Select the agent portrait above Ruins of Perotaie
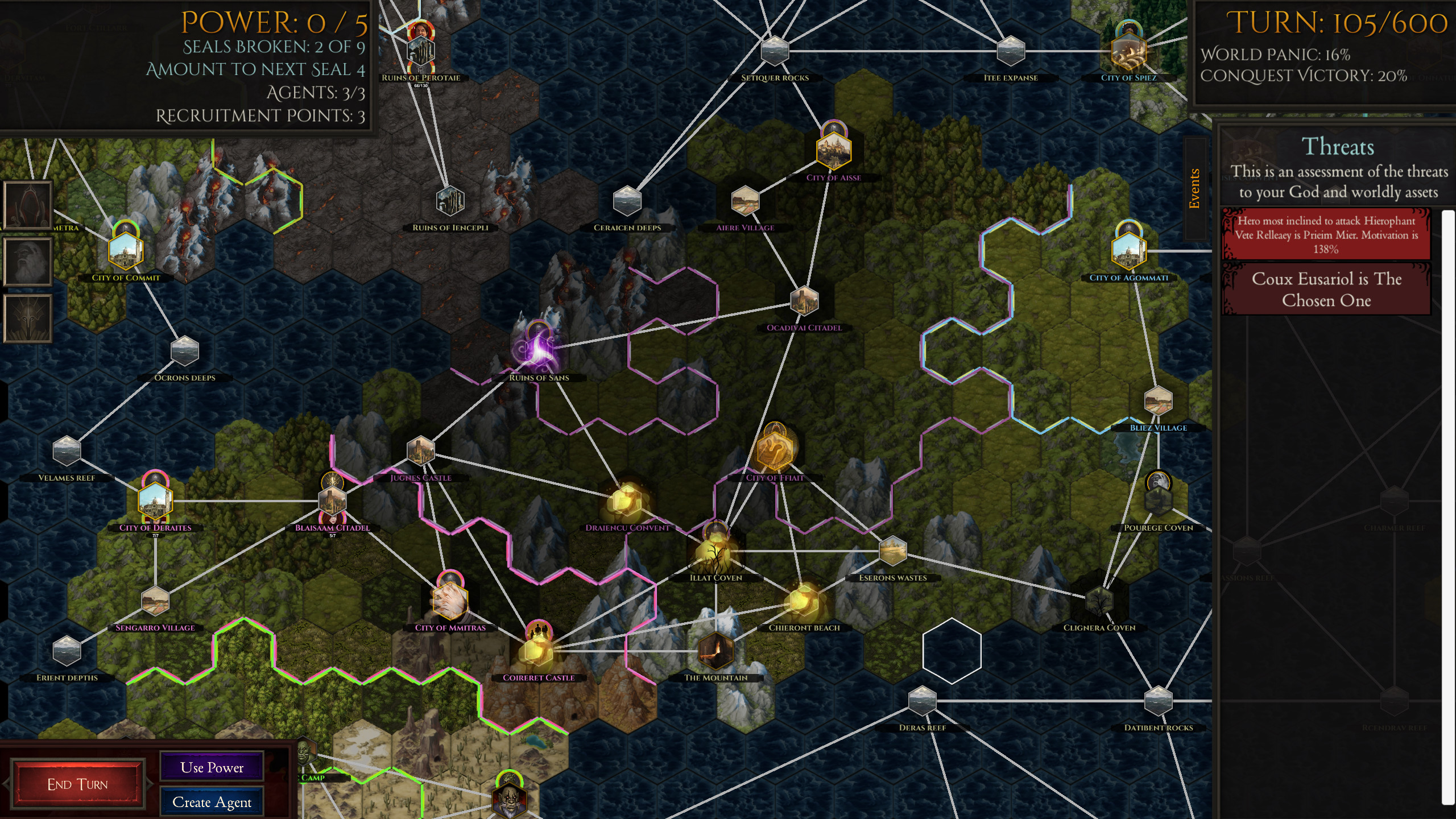1456x819 pixels. tap(421, 31)
